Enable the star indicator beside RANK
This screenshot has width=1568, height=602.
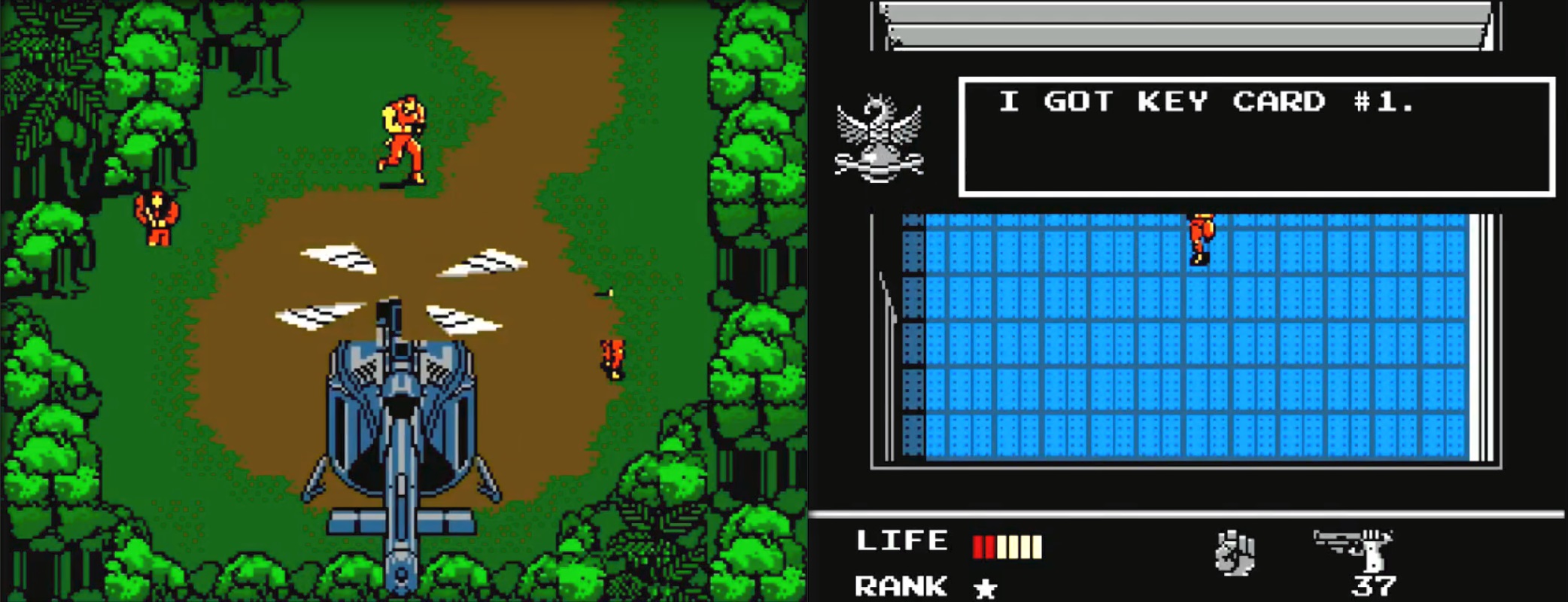coord(986,589)
